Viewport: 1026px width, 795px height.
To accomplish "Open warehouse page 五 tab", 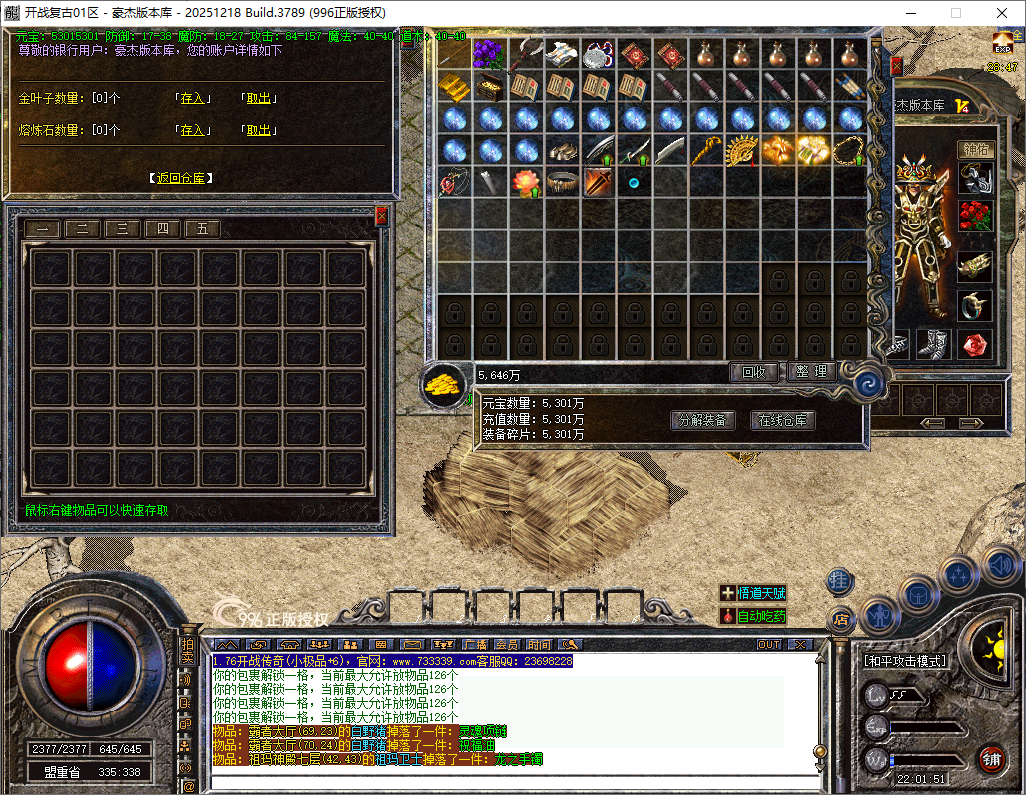I will tap(202, 228).
